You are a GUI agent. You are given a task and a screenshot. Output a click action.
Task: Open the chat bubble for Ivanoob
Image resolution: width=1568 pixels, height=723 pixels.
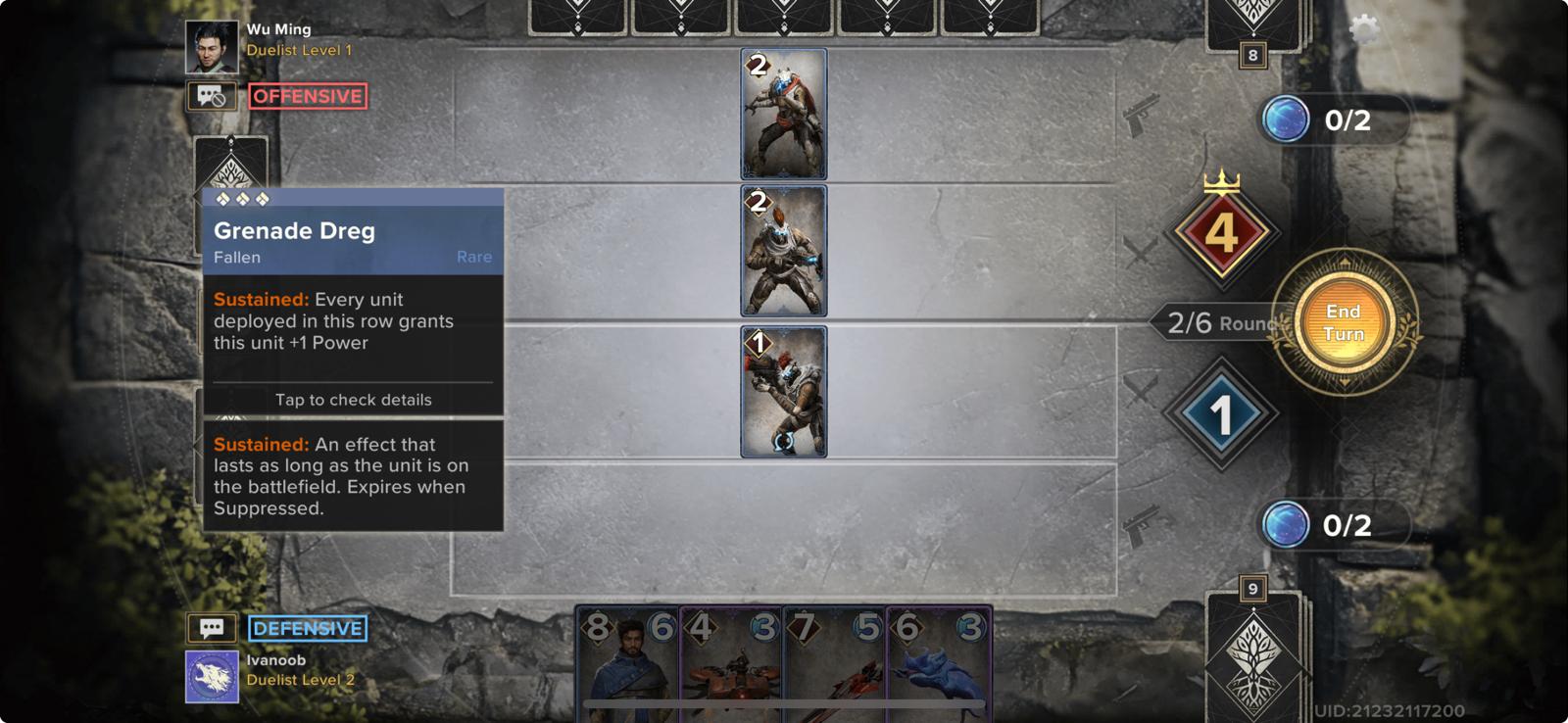[212, 628]
